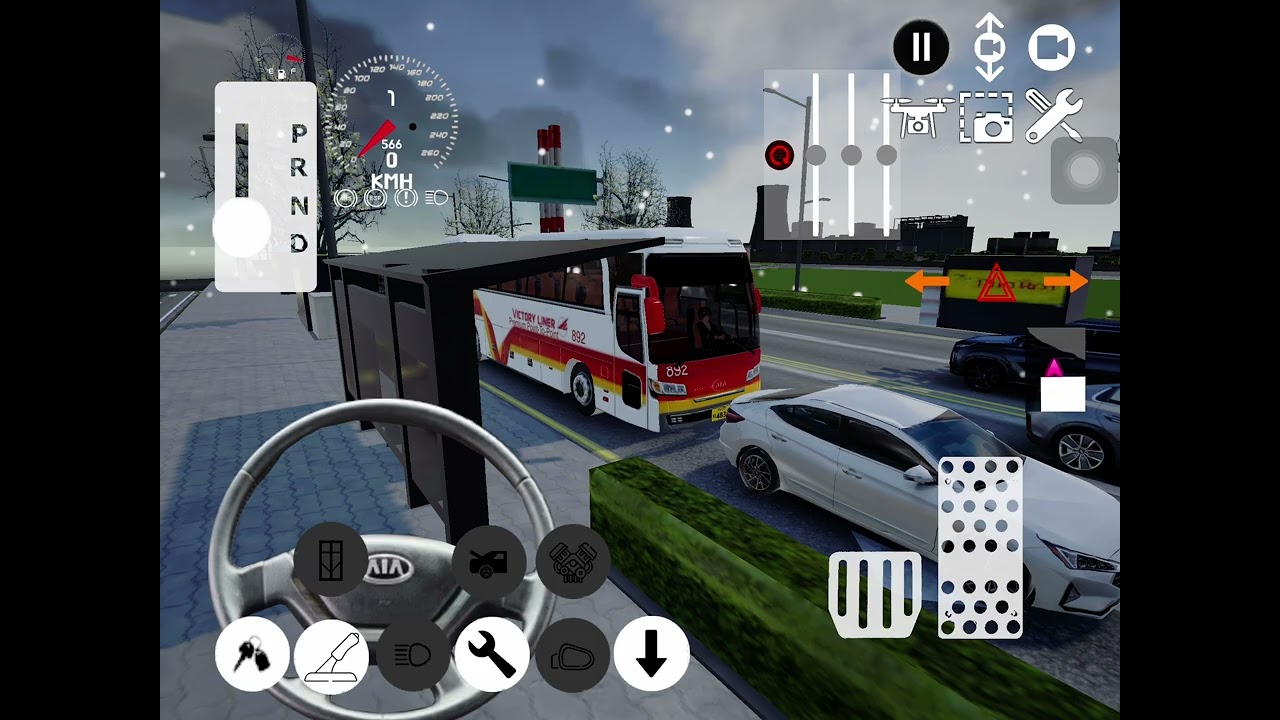Tap the side mirror button

click(x=572, y=655)
